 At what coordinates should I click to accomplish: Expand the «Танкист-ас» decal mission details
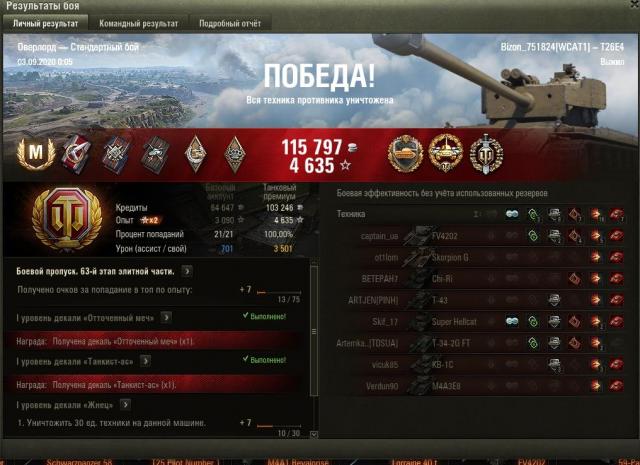click(145, 359)
